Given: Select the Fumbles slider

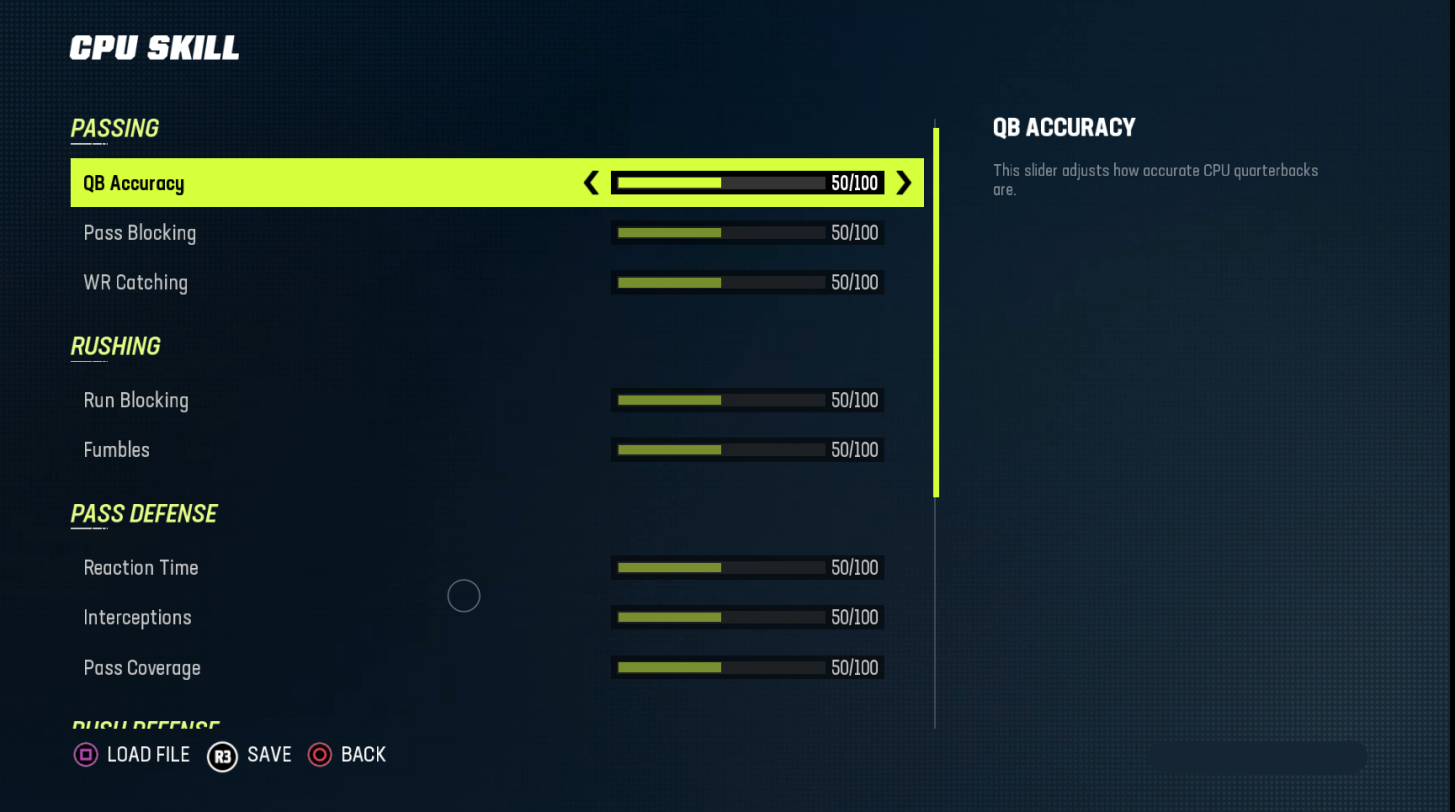Looking at the screenshot, I should pyautogui.click(x=747, y=449).
